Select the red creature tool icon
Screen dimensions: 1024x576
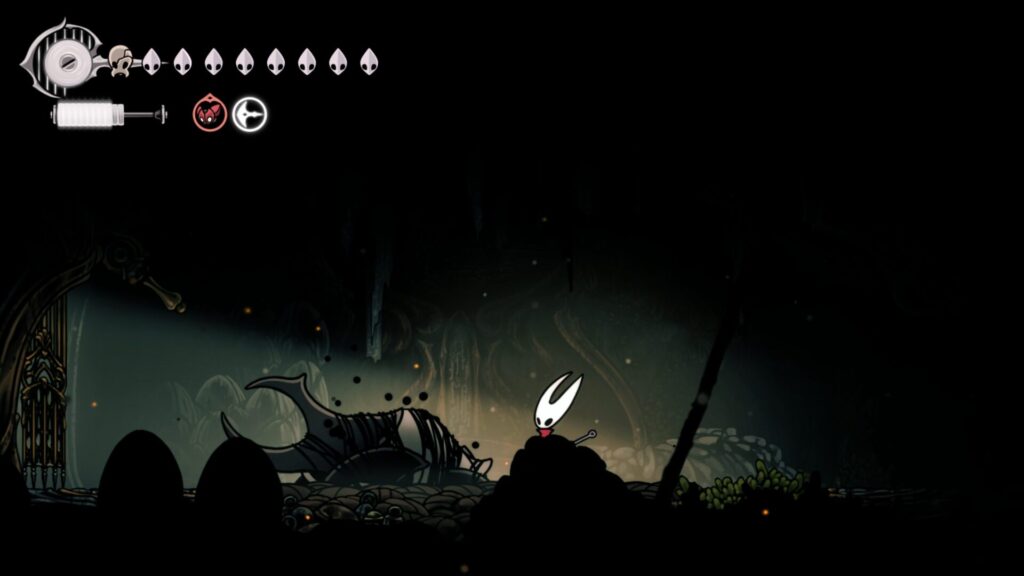pyautogui.click(x=209, y=115)
